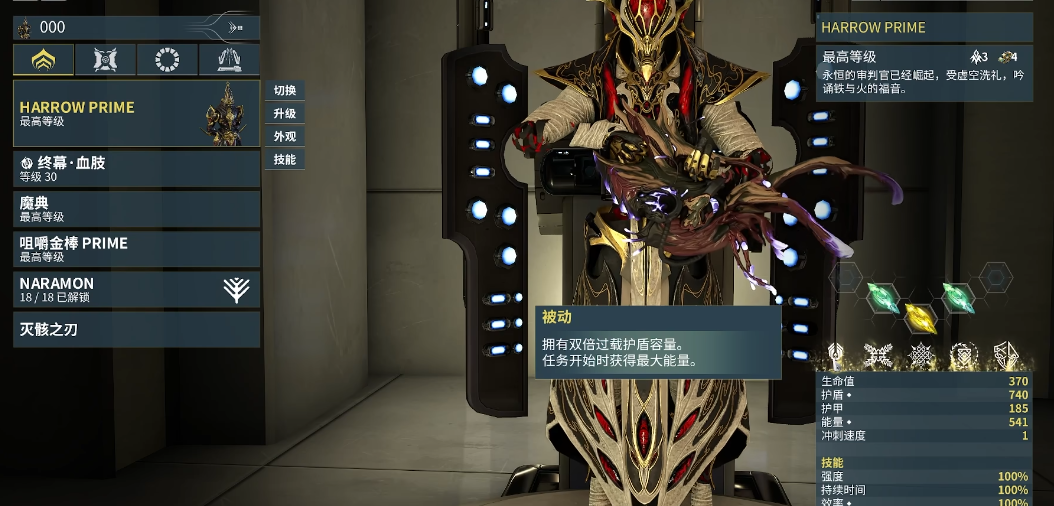Switch to the ring-shaped icon tab
1054x506 pixels.
167,61
